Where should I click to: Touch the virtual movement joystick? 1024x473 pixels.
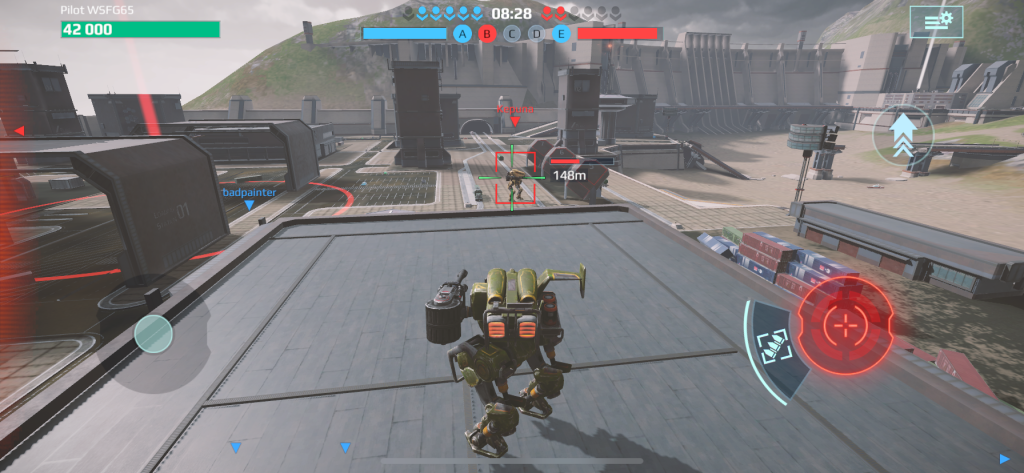(154, 334)
